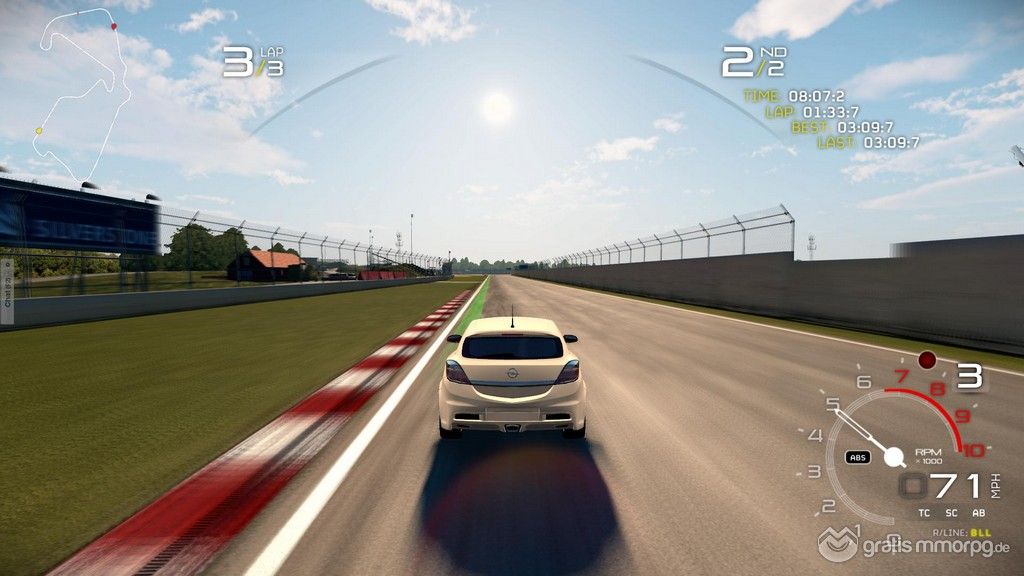Toggle the TC traction control indicator
The image size is (1024, 576).
(x=924, y=513)
